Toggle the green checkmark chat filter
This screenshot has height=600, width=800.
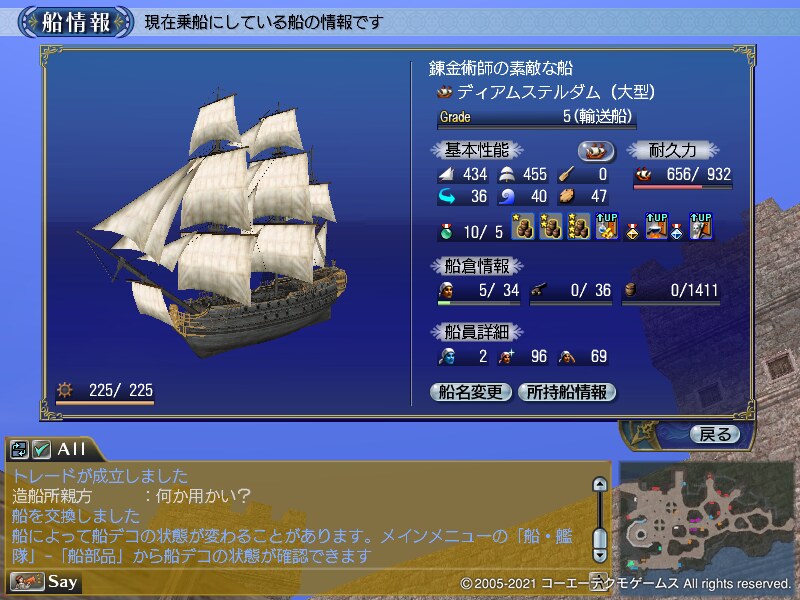[x=42, y=449]
